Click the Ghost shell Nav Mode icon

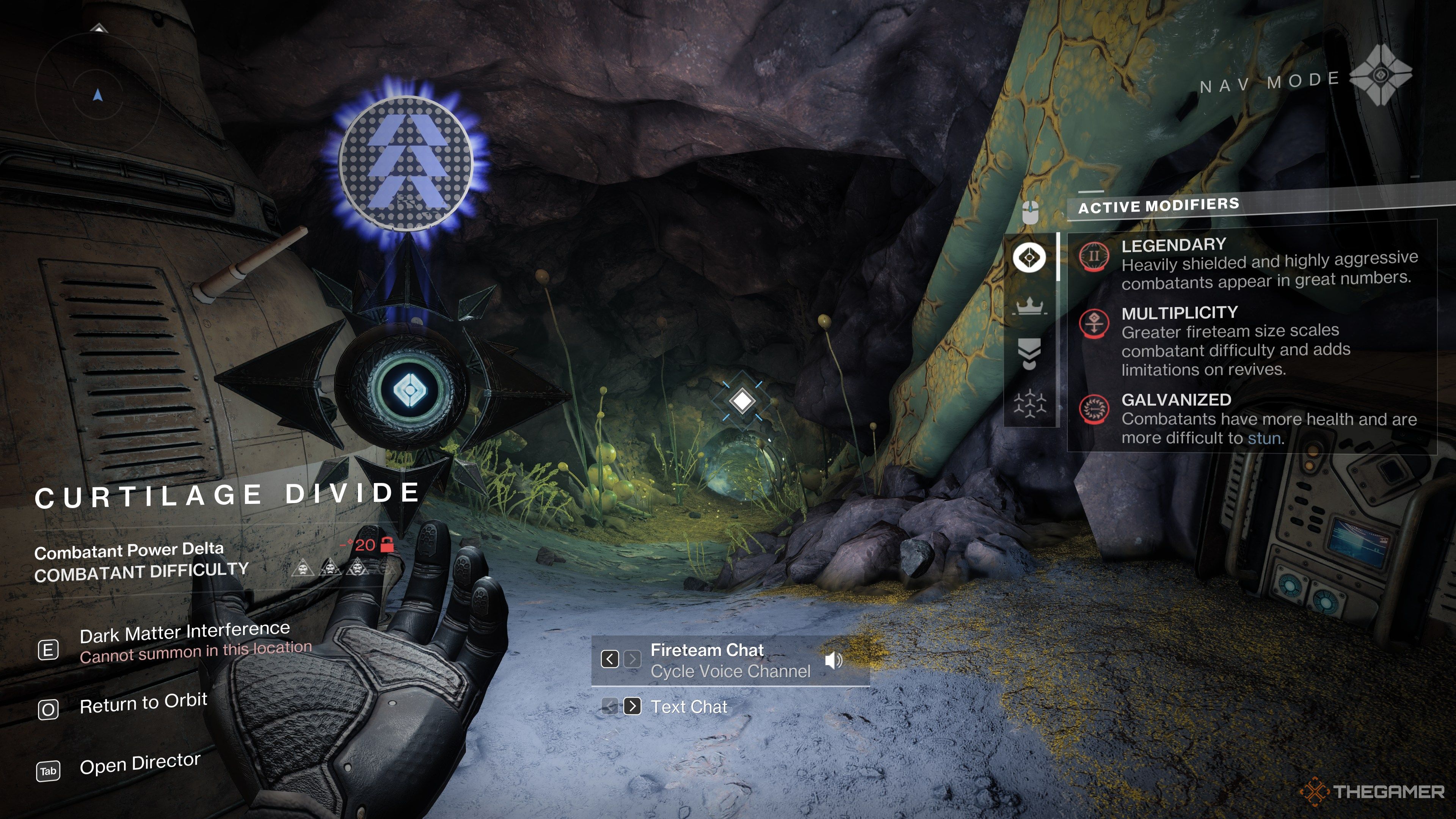[1380, 75]
